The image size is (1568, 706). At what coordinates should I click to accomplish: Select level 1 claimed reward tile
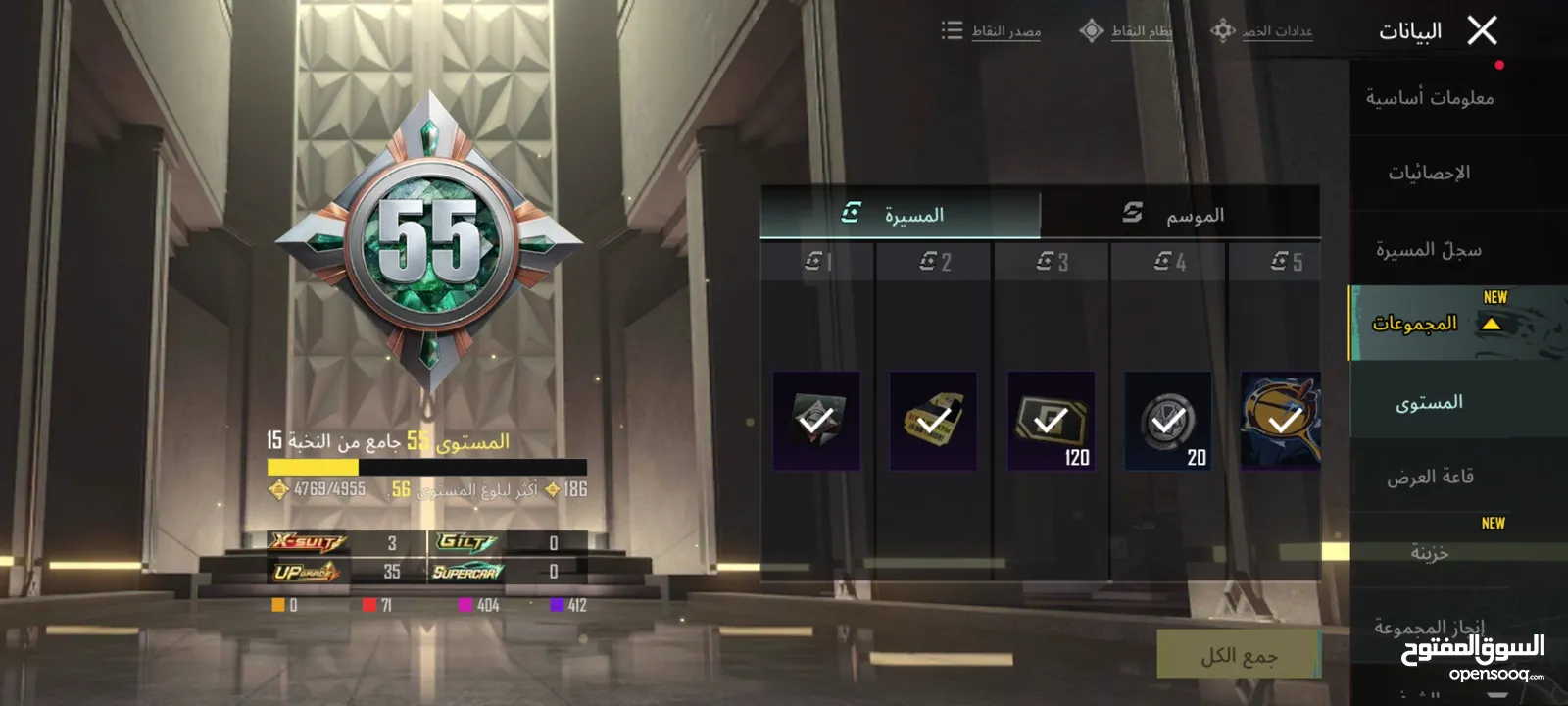click(815, 421)
